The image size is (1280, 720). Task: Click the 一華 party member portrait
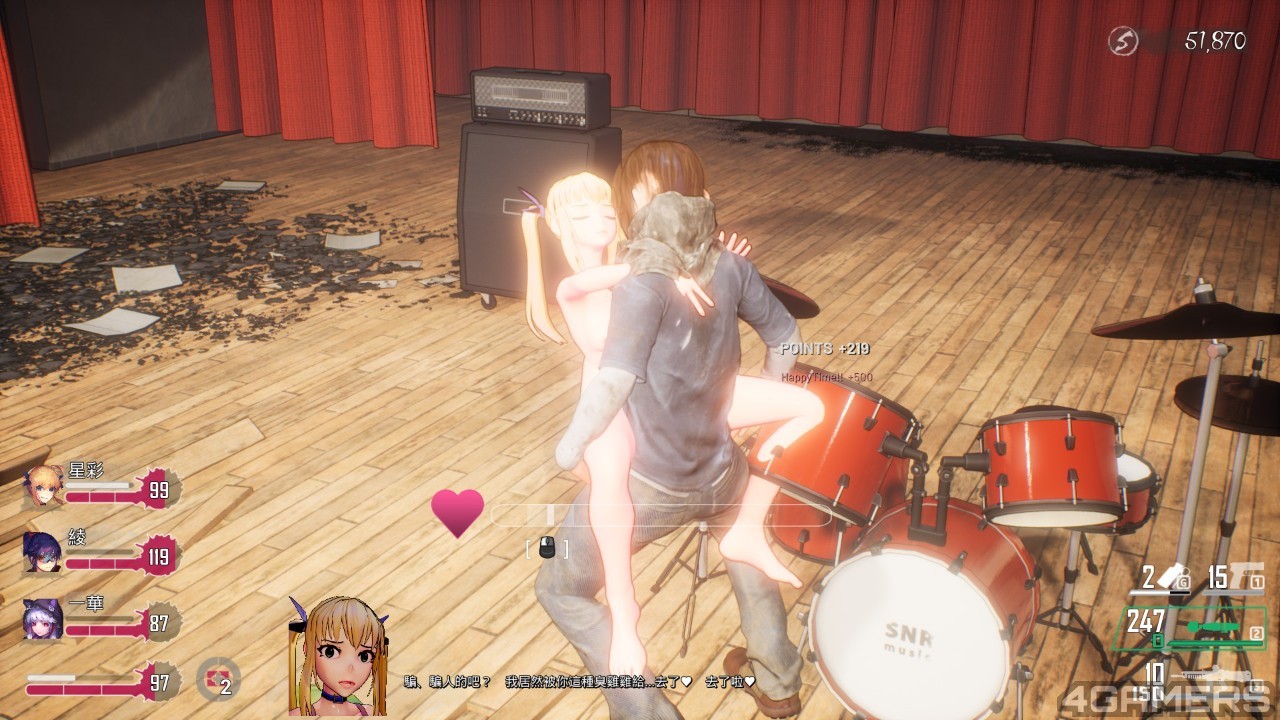tap(43, 619)
